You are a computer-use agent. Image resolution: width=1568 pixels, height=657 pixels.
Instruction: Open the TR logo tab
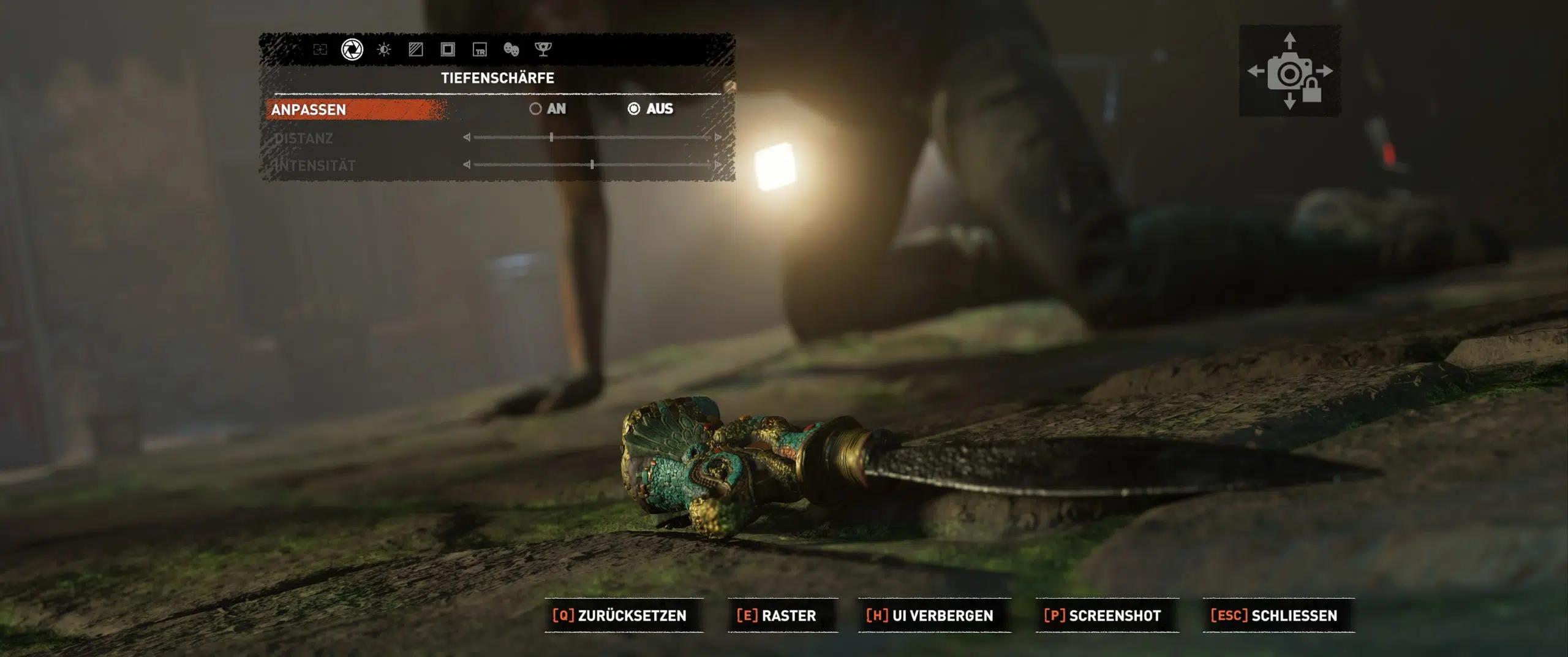[x=480, y=50]
